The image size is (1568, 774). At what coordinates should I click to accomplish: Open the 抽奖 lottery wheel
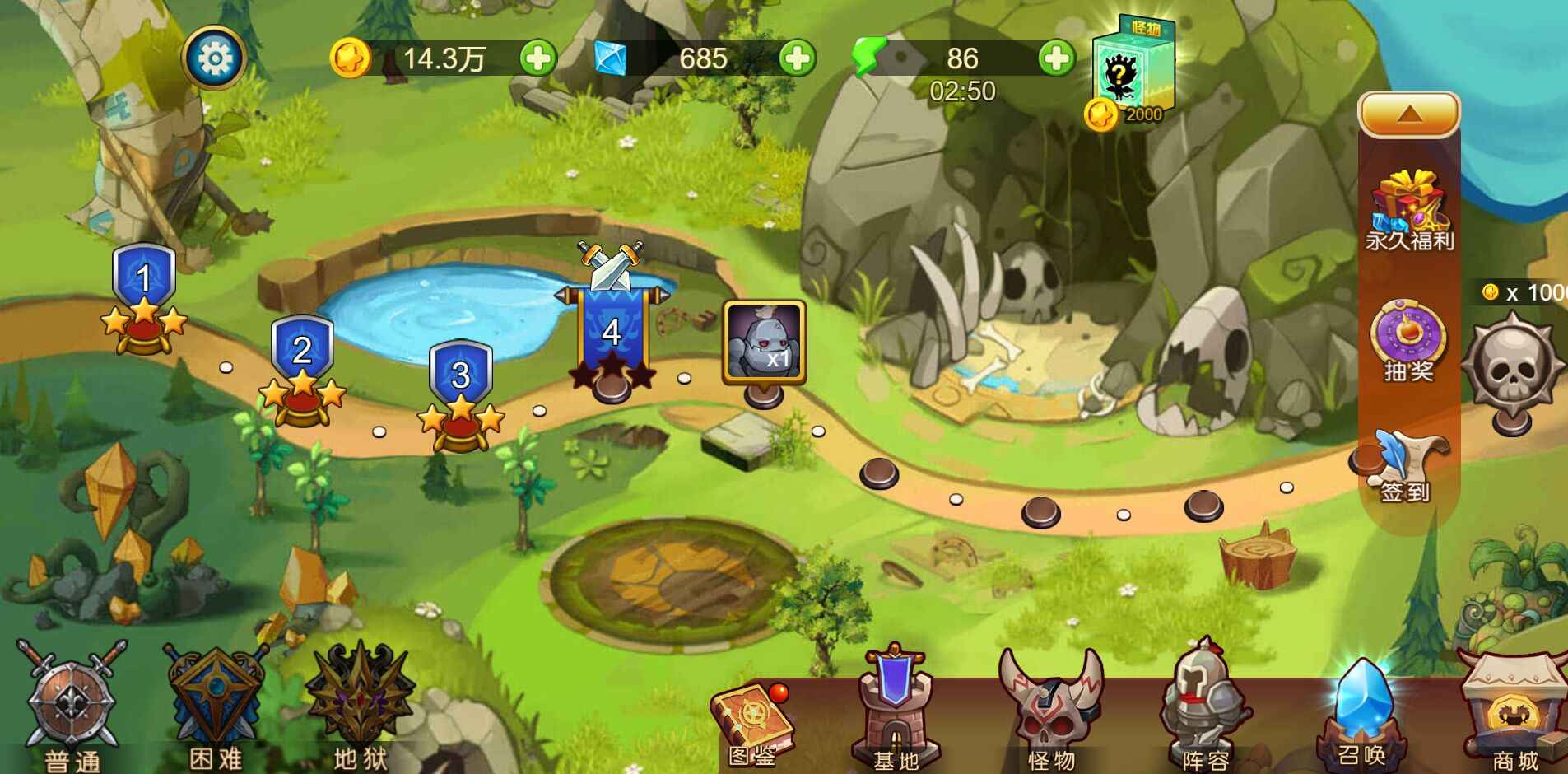(1408, 340)
